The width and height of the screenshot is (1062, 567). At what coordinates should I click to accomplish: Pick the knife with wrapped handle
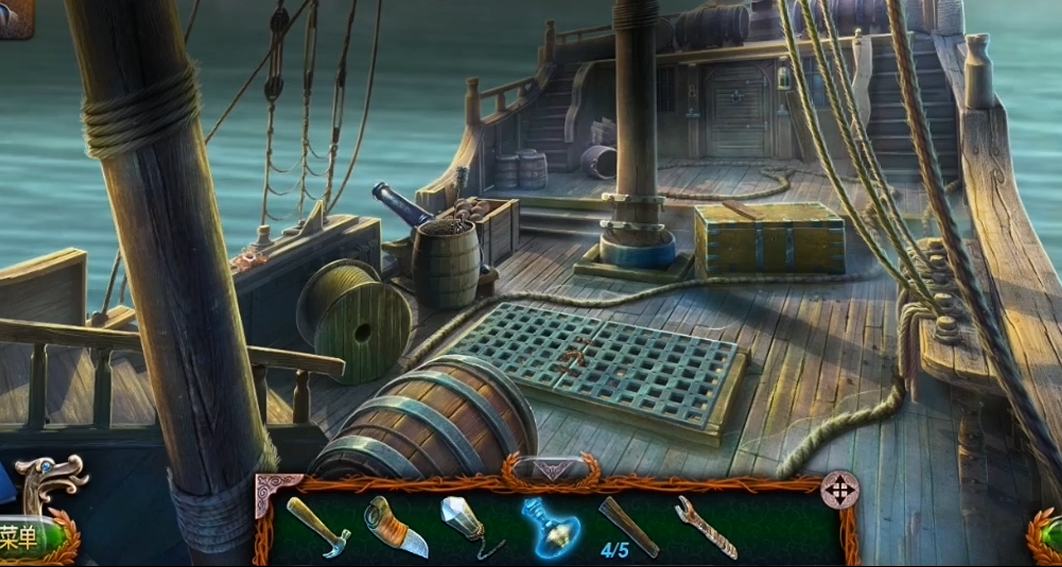(x=396, y=527)
